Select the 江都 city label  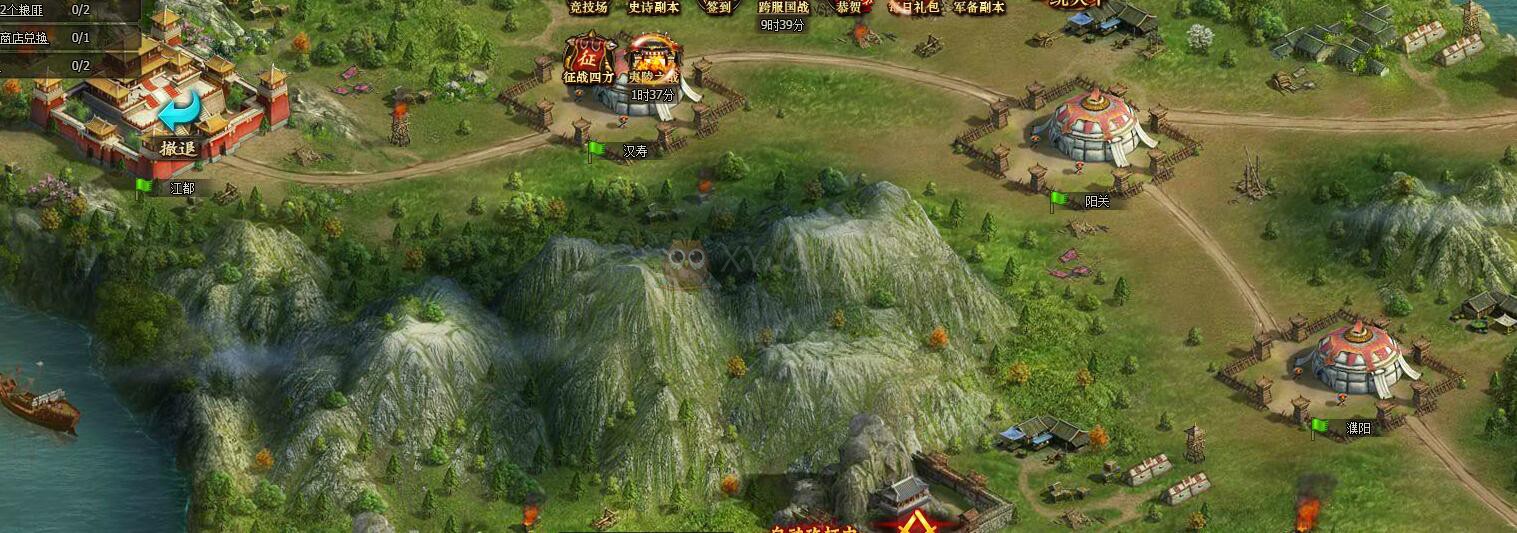click(182, 188)
